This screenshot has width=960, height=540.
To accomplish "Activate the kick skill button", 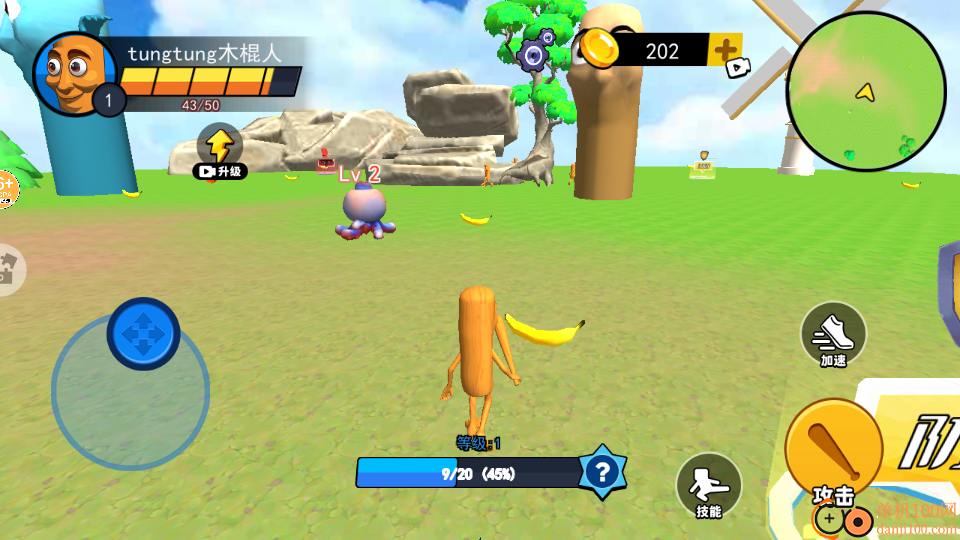I will [708, 484].
